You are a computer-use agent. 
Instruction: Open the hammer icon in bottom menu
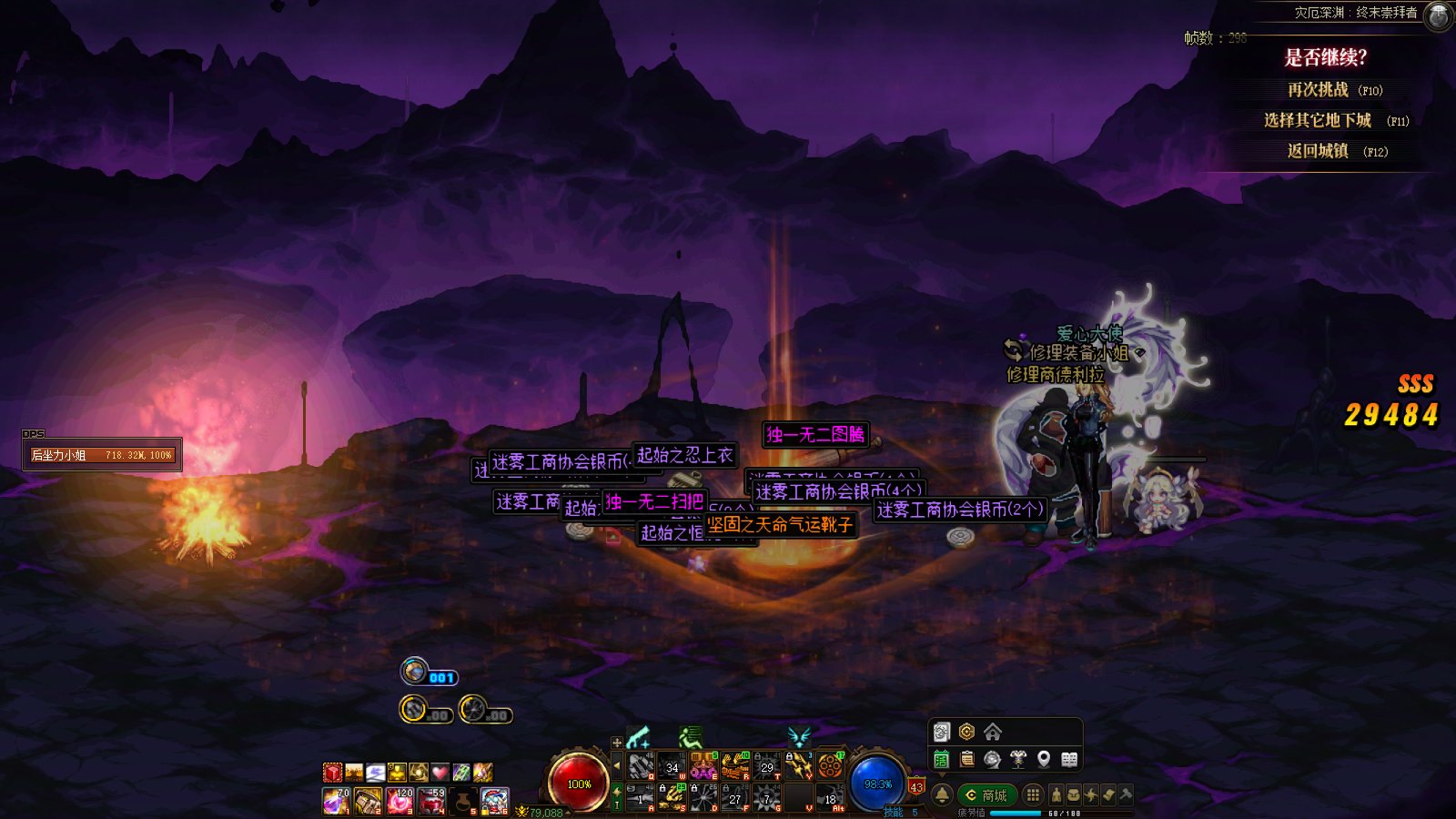click(x=1126, y=794)
